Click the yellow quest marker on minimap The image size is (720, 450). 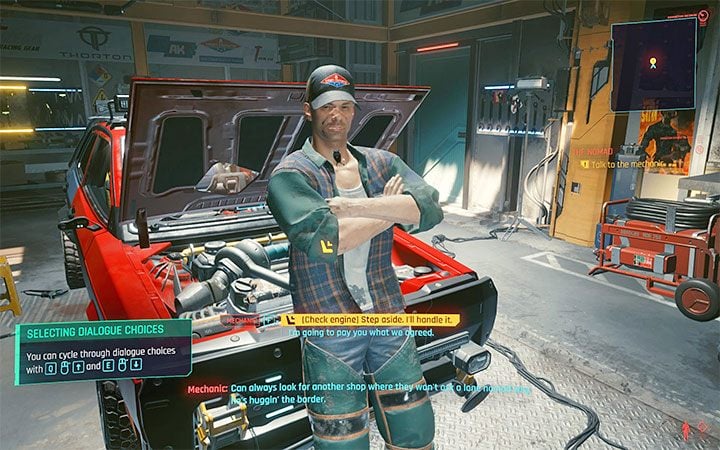click(653, 62)
